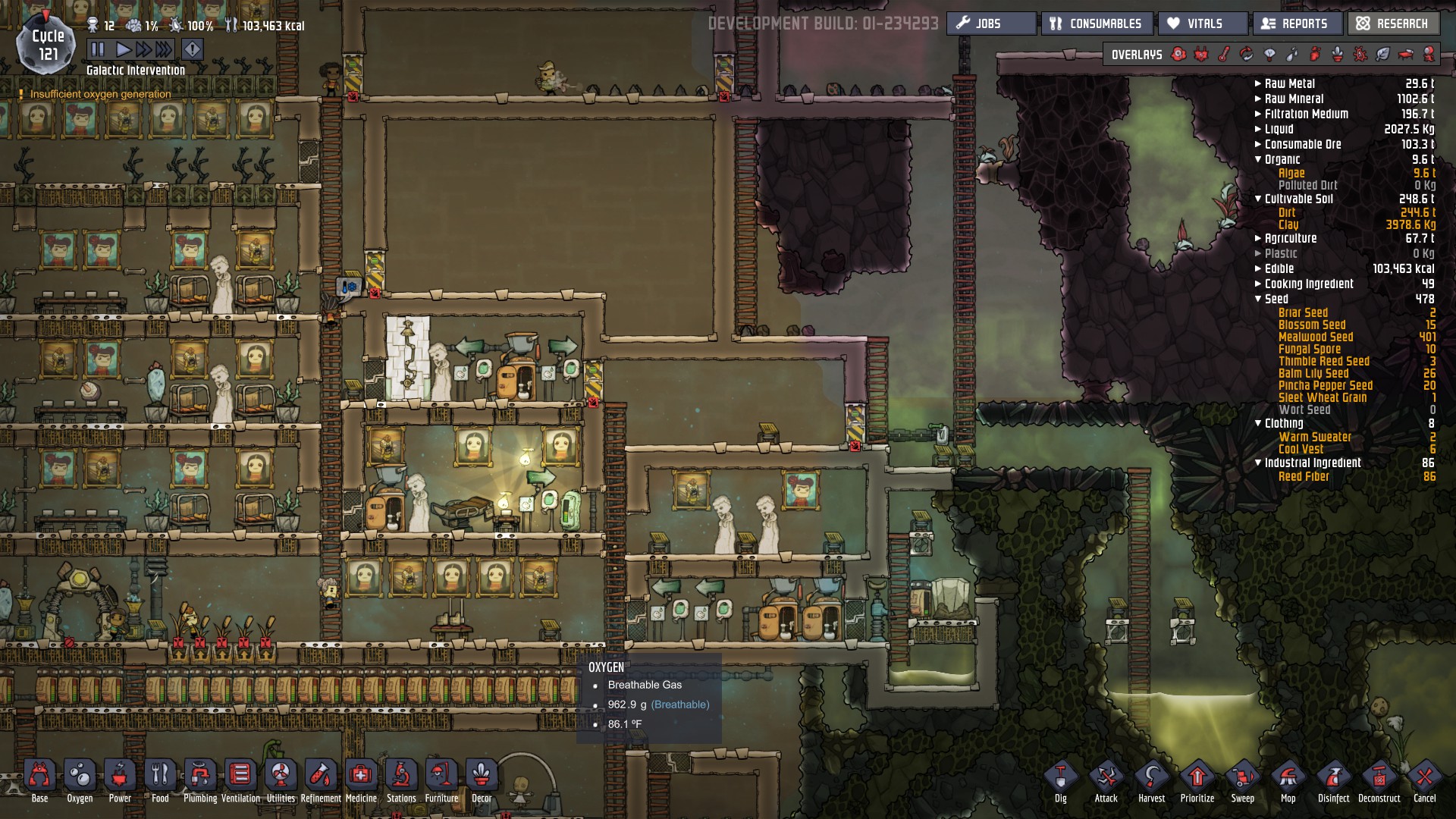This screenshot has height=819, width=1456.
Task: Open the Oxygen build category
Action: point(79,775)
